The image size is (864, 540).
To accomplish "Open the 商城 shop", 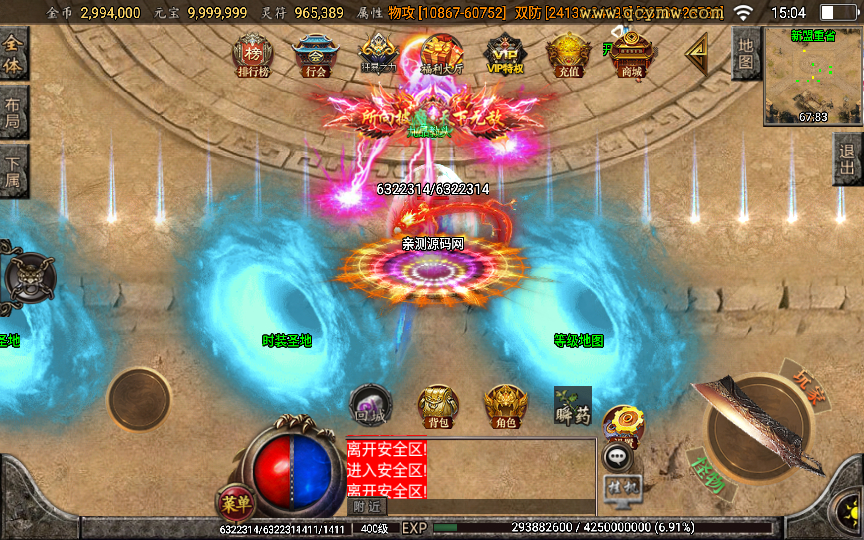I will [631, 55].
